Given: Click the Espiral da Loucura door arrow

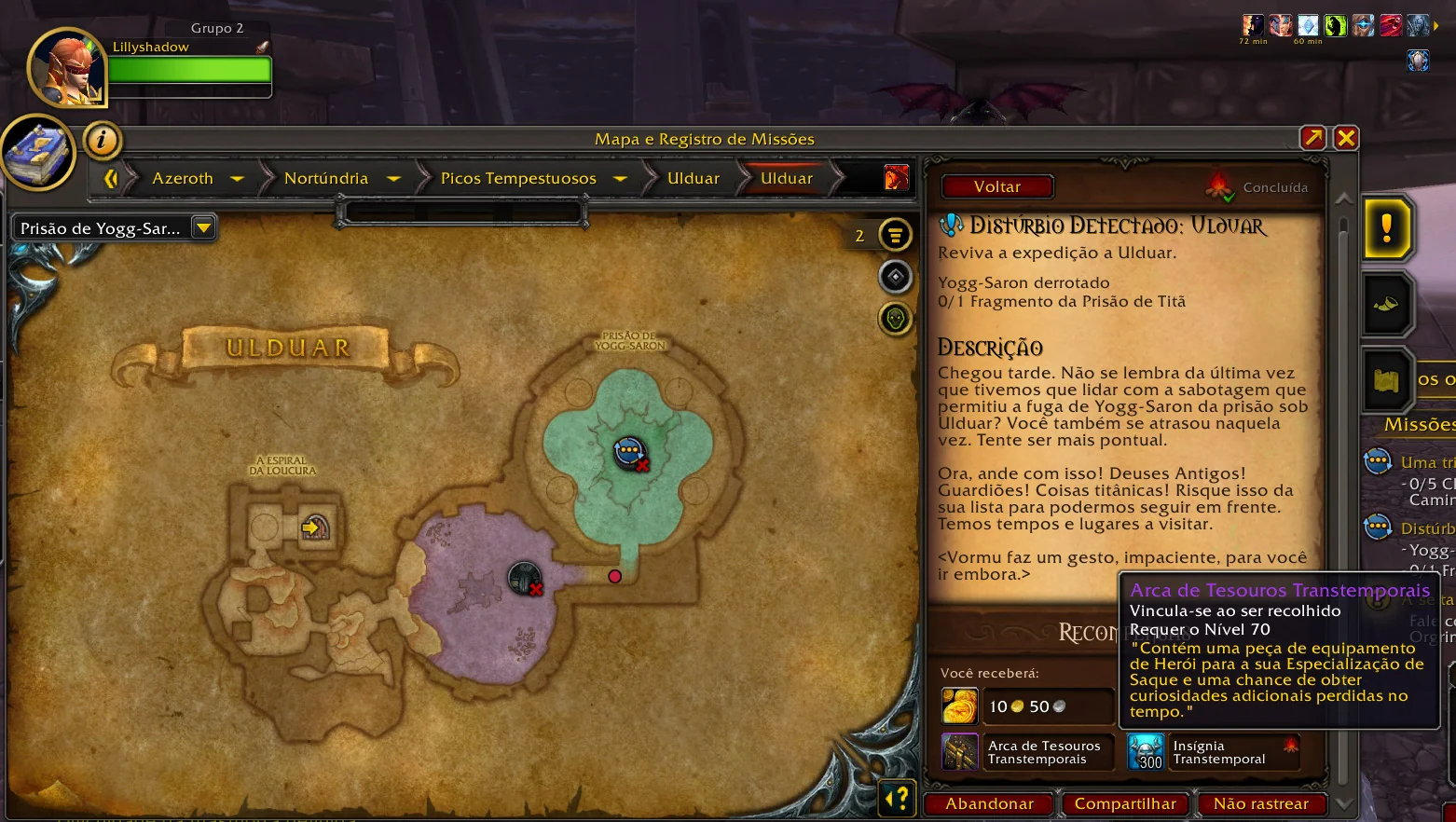Looking at the screenshot, I should pyautogui.click(x=312, y=528).
